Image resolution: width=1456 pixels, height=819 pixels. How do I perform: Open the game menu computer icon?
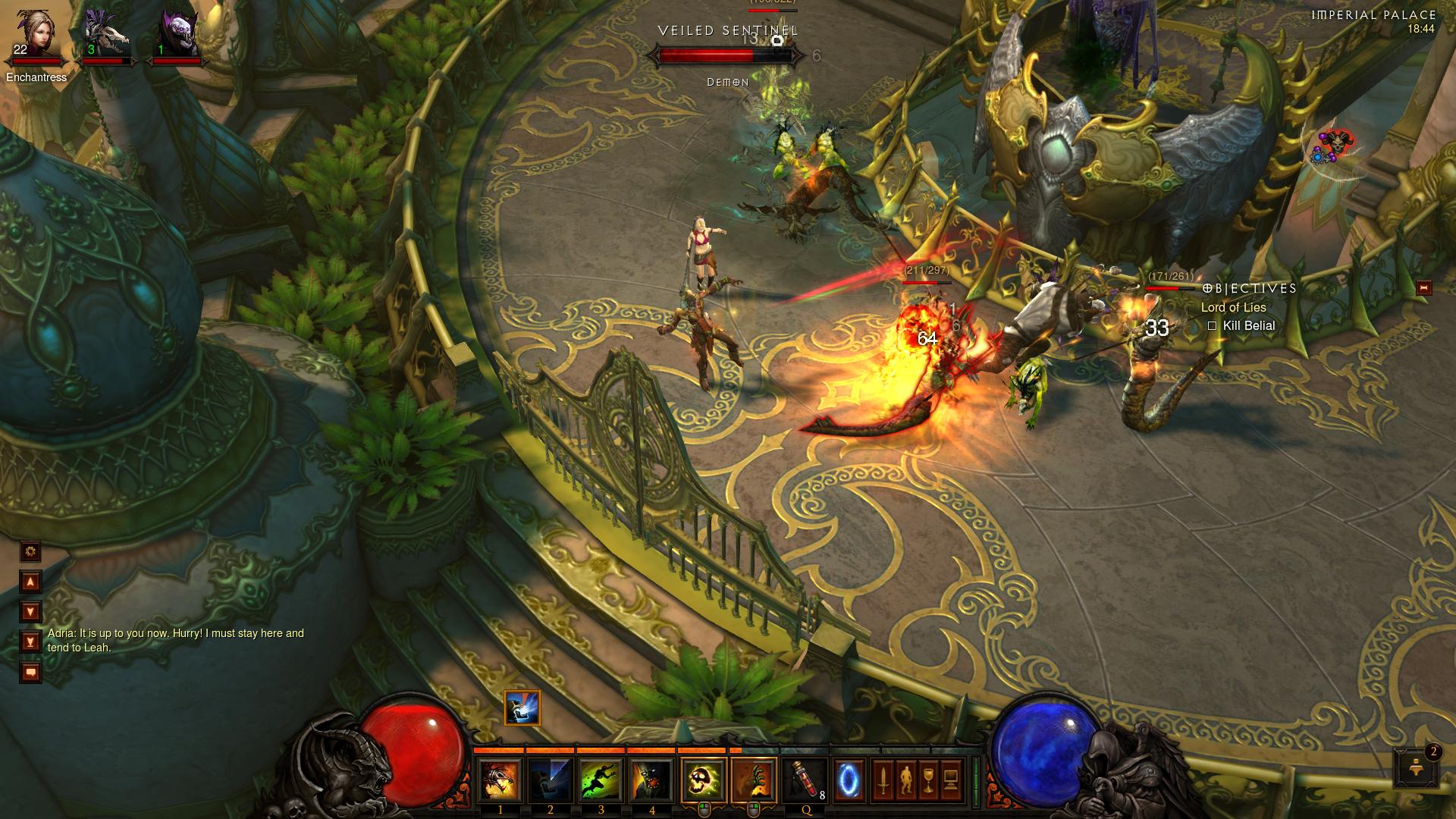(x=952, y=780)
